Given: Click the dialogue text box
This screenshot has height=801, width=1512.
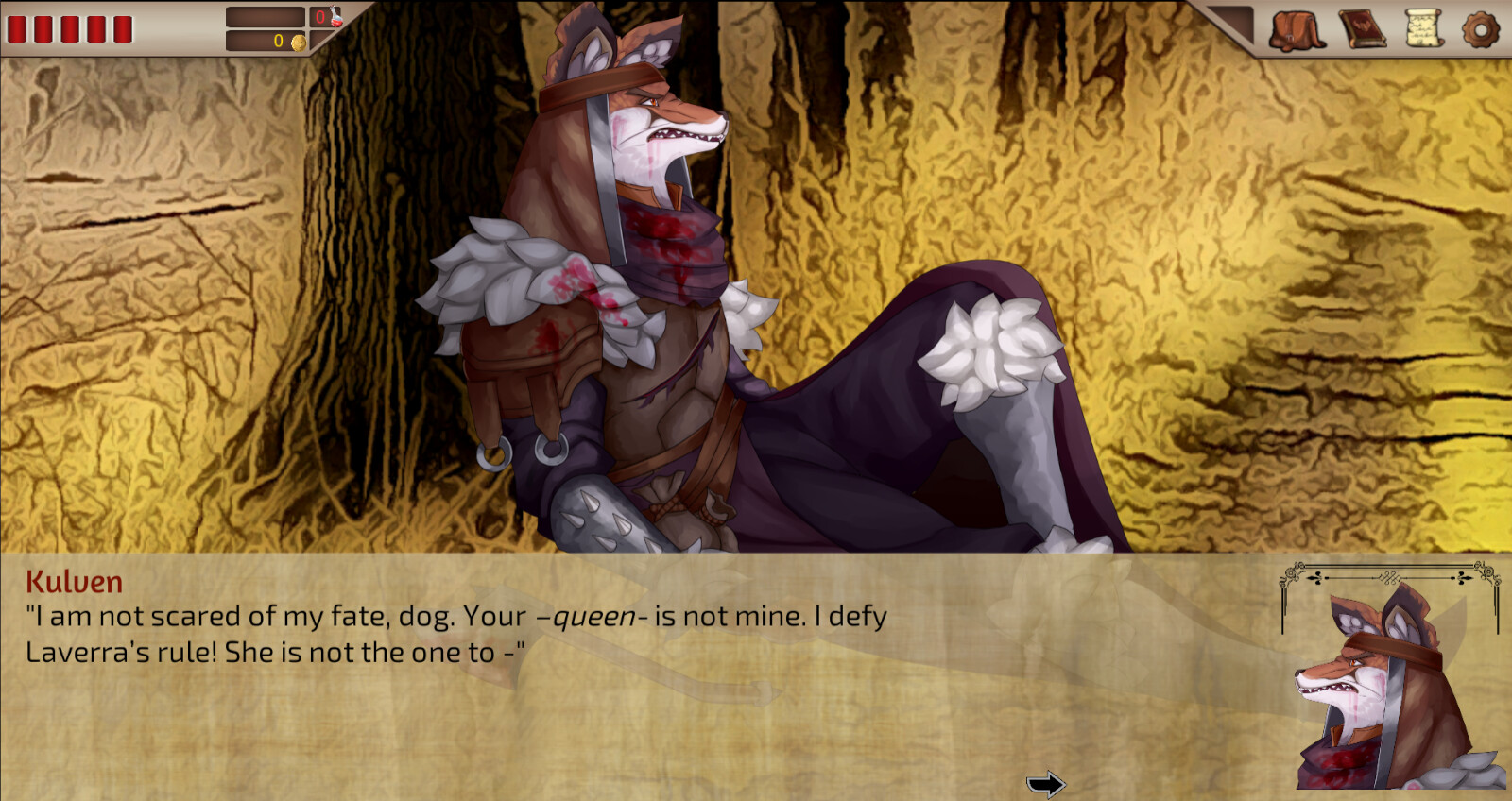Looking at the screenshot, I should (x=472, y=661).
